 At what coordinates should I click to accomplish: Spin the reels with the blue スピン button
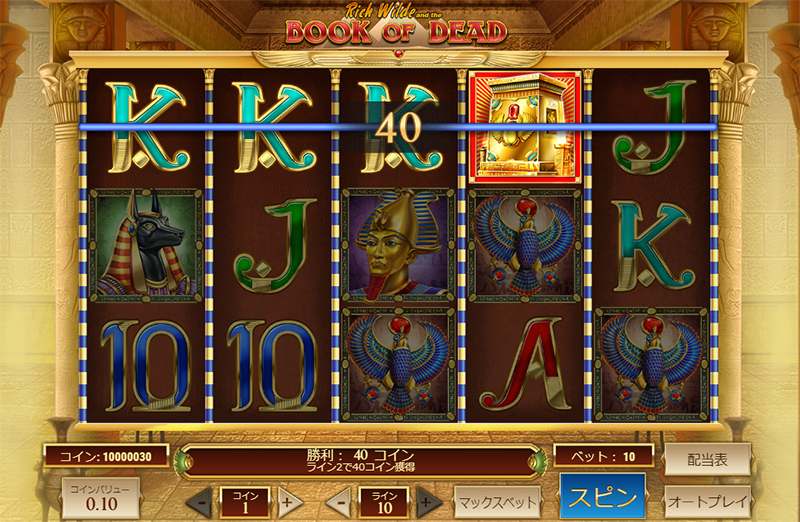click(x=602, y=497)
